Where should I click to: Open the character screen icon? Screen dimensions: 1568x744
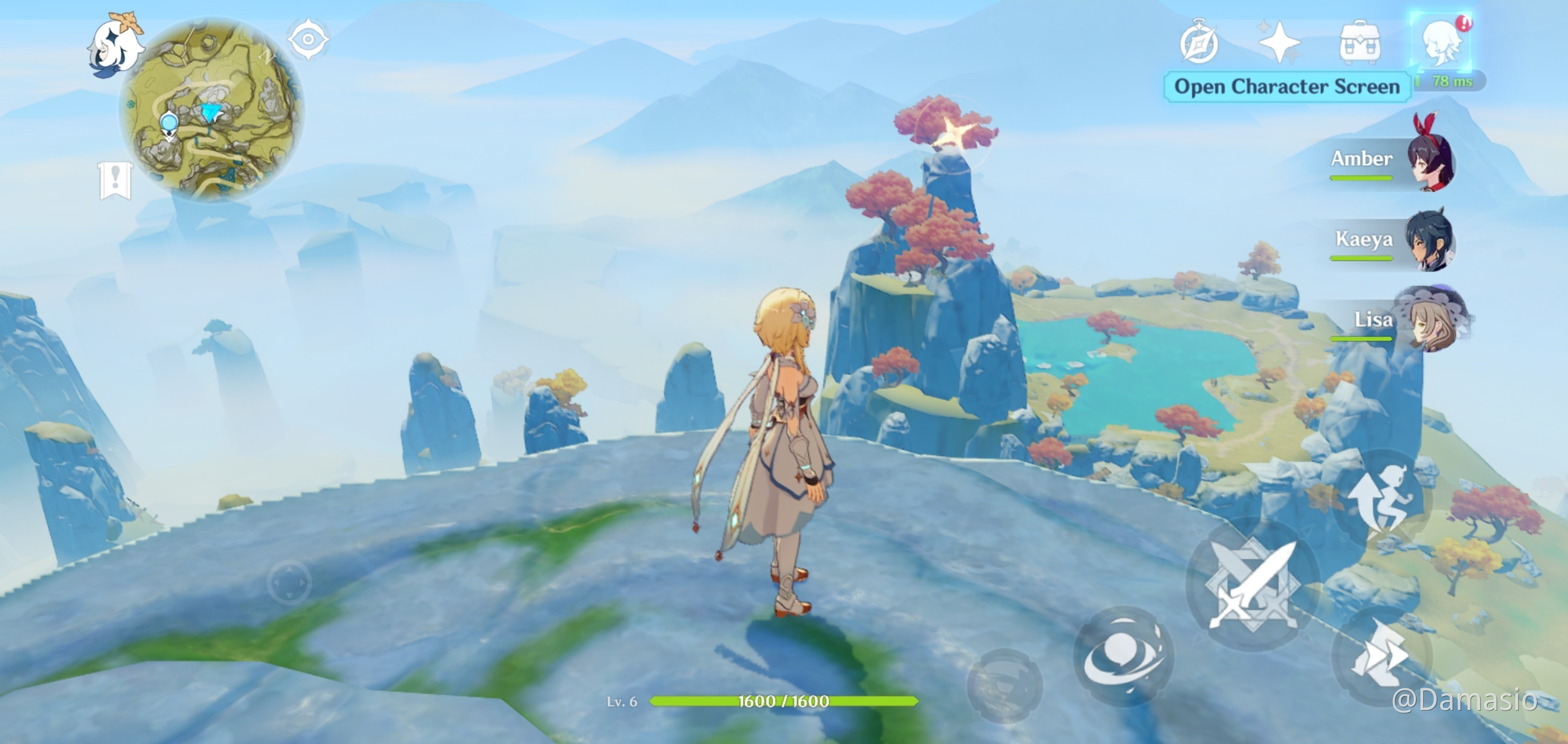point(1440,42)
